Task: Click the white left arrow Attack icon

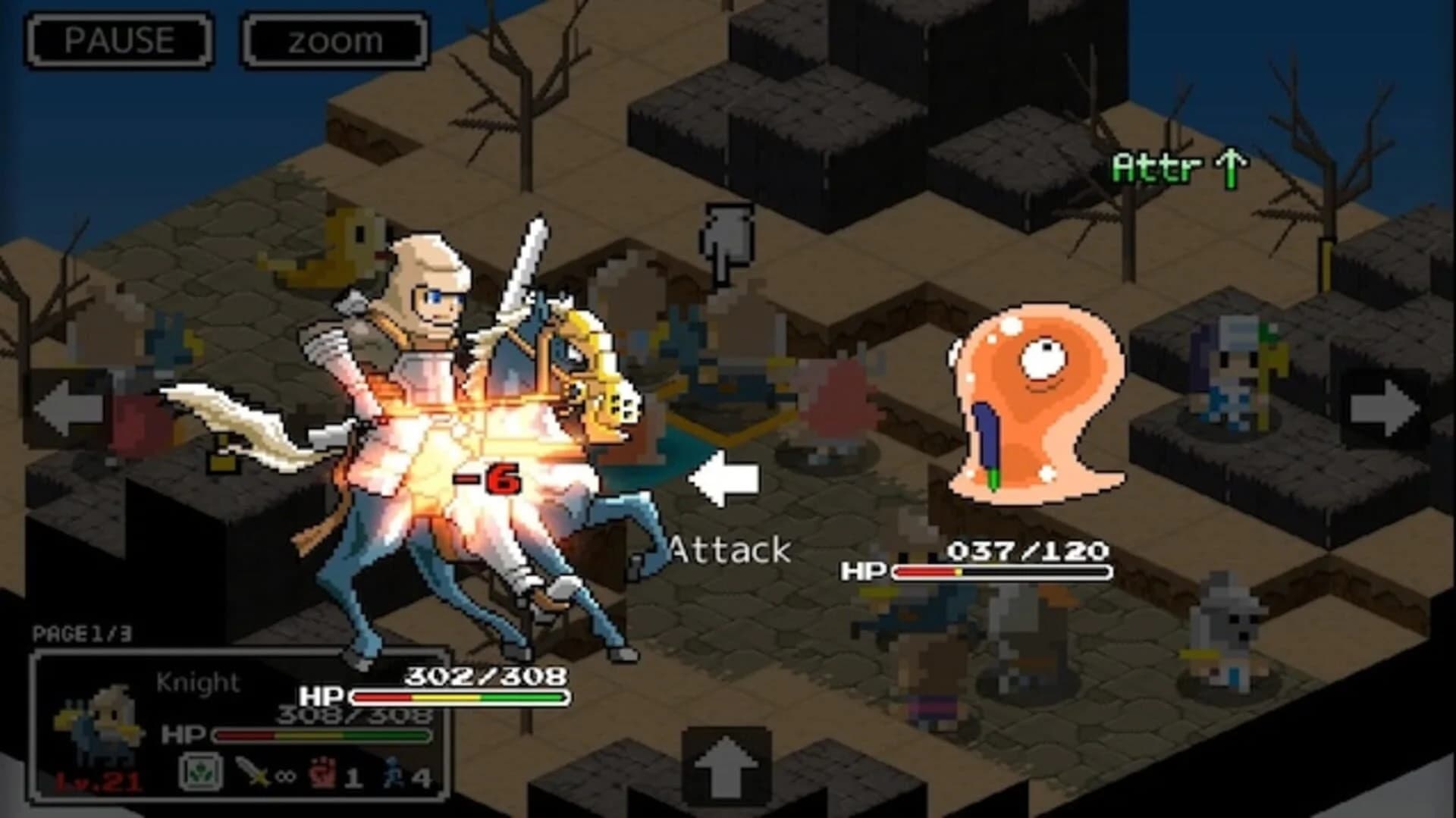Action: (723, 478)
